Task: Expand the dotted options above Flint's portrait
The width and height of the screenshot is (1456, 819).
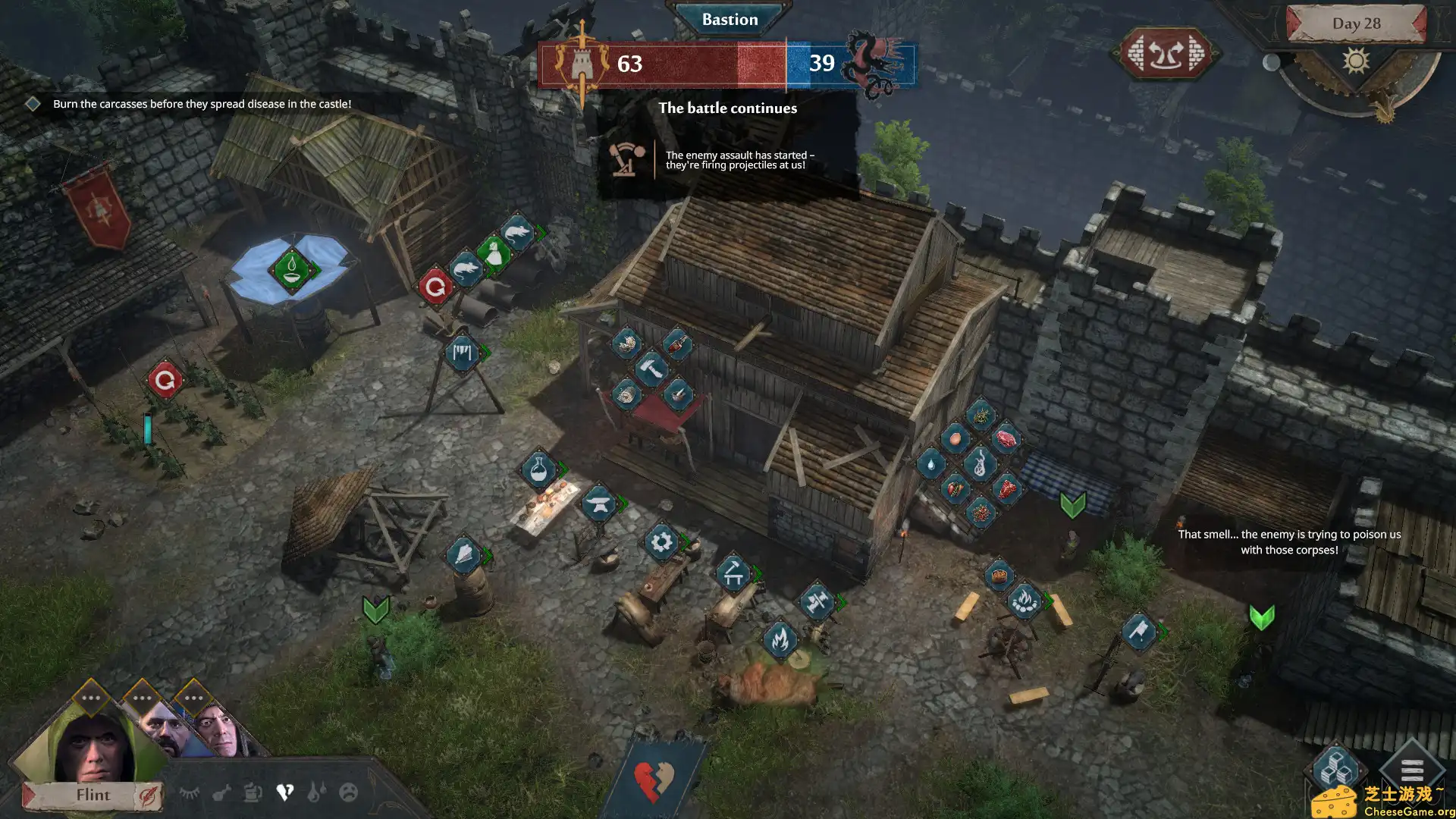Action: [x=91, y=698]
